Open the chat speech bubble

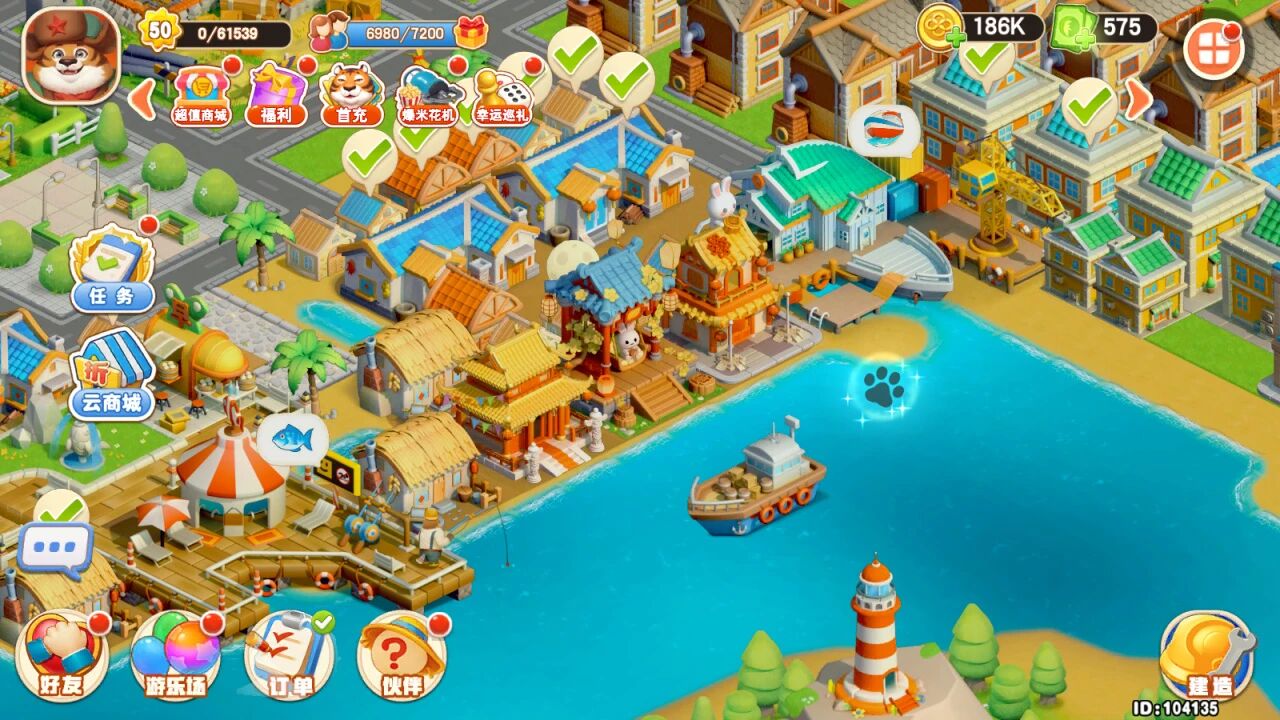[x=55, y=550]
